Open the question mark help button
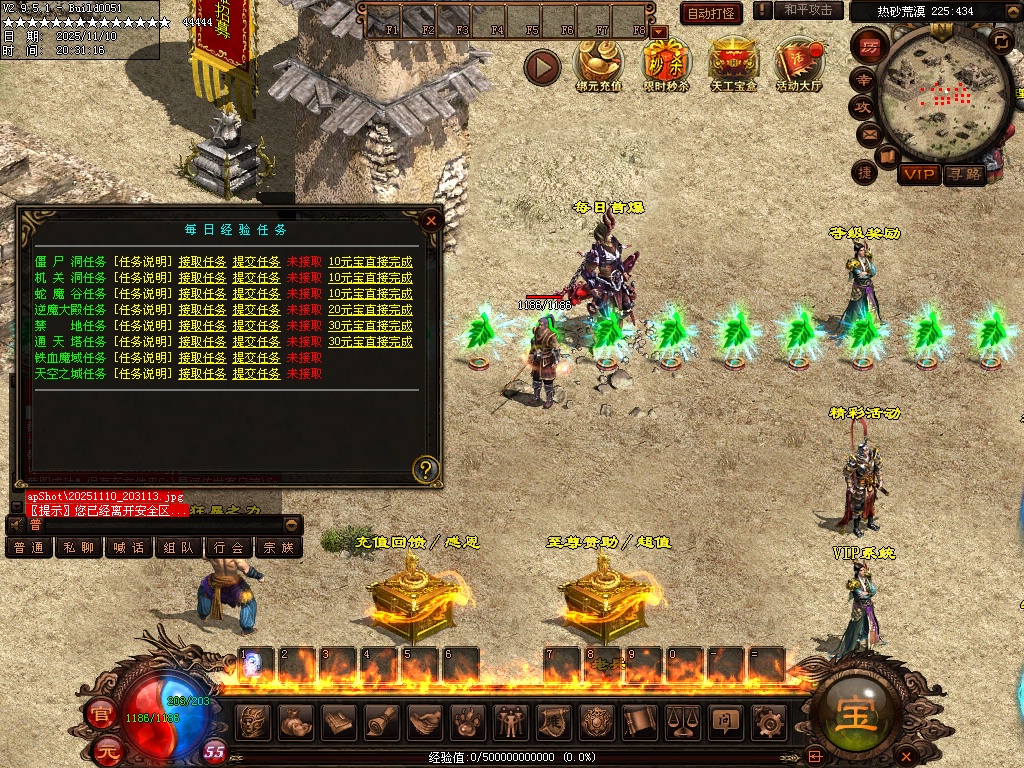1024x768 pixels. point(426,468)
